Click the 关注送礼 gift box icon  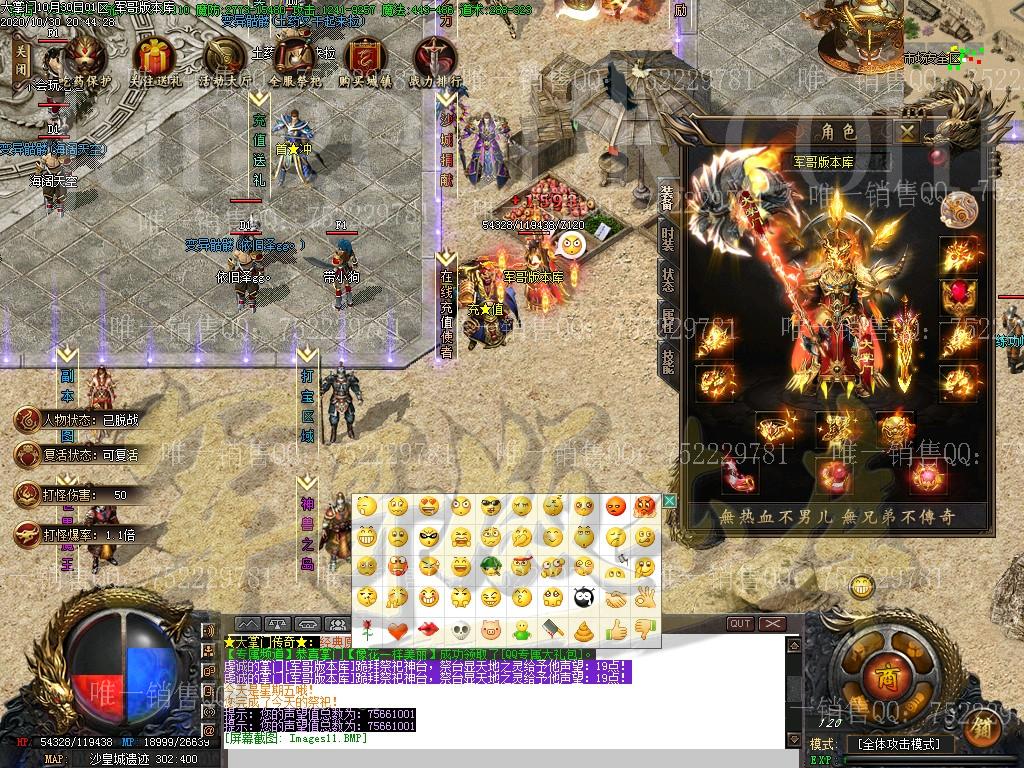(155, 60)
